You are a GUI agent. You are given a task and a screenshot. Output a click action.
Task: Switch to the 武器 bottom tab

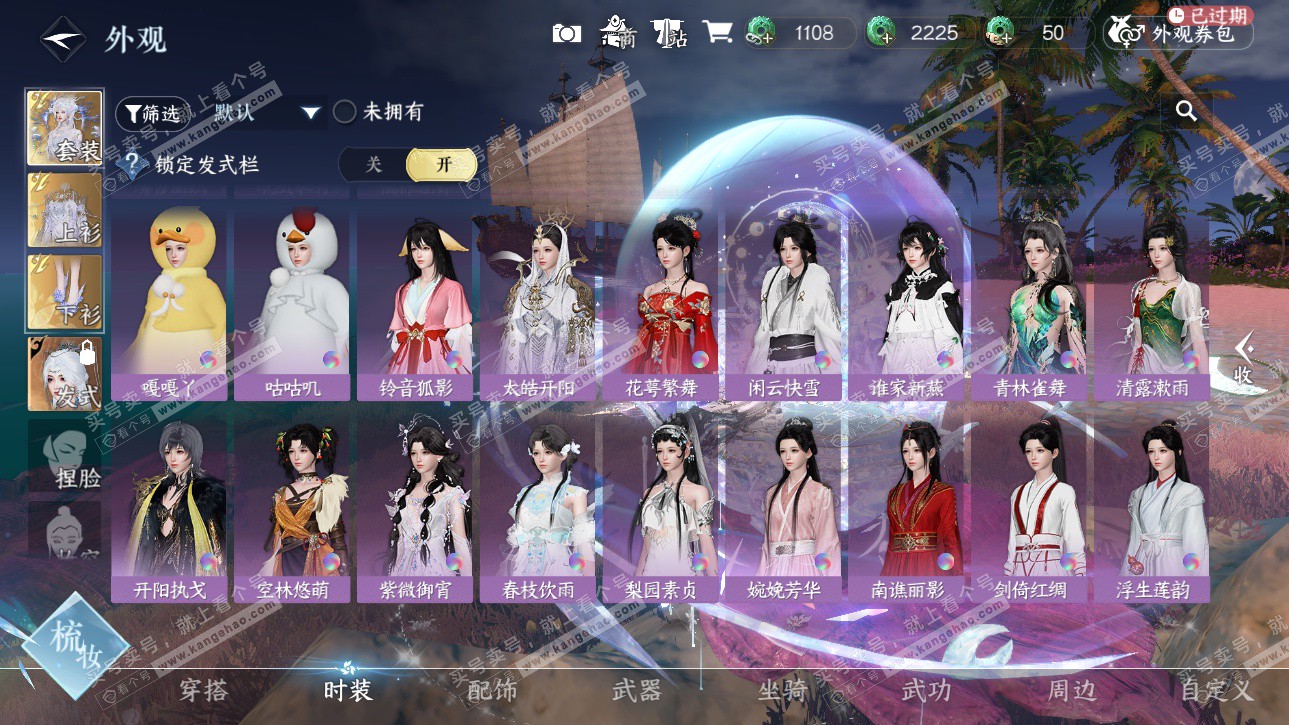pyautogui.click(x=637, y=690)
